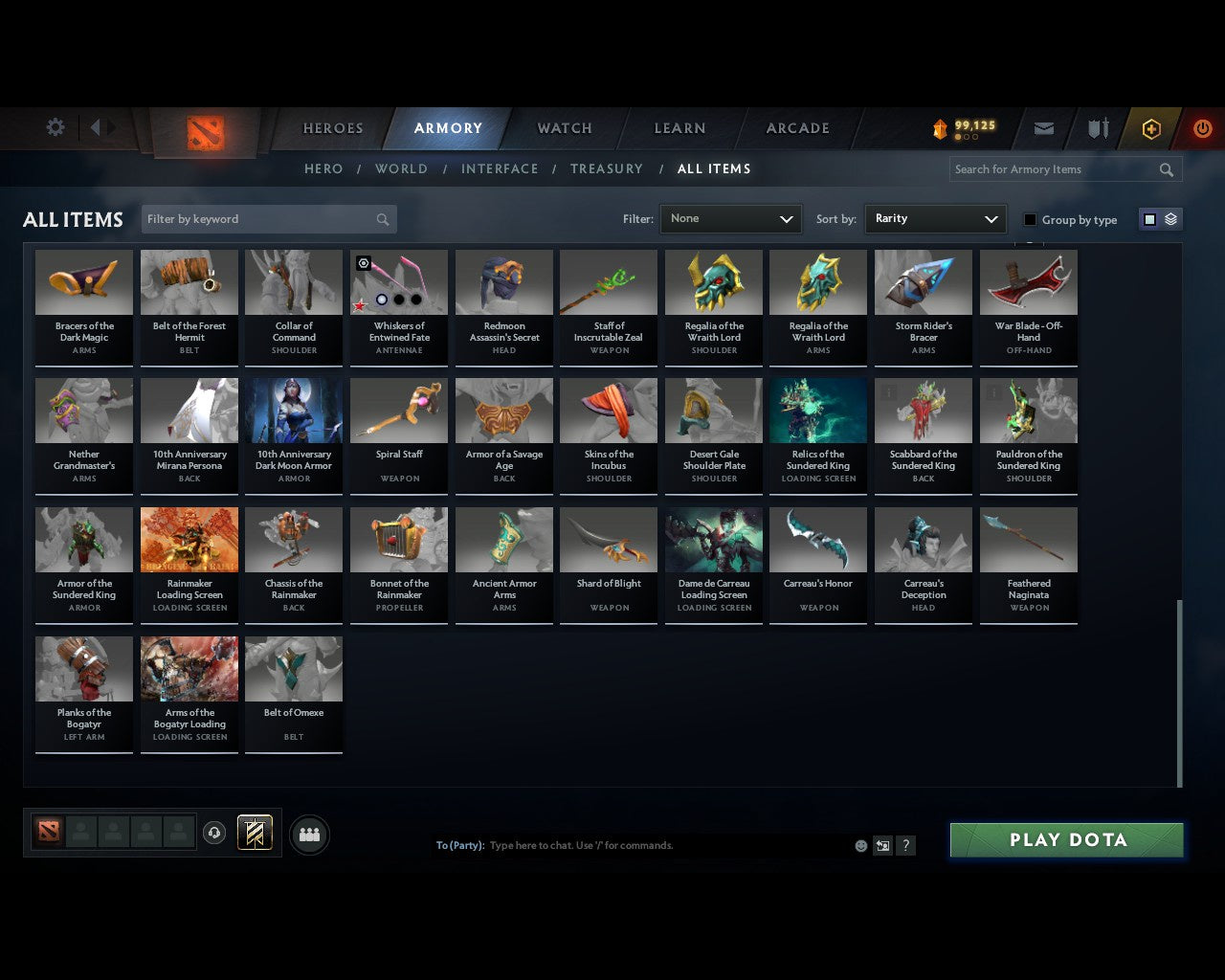1225x980 pixels.
Task: Switch to the WATCH tab
Action: point(564,128)
